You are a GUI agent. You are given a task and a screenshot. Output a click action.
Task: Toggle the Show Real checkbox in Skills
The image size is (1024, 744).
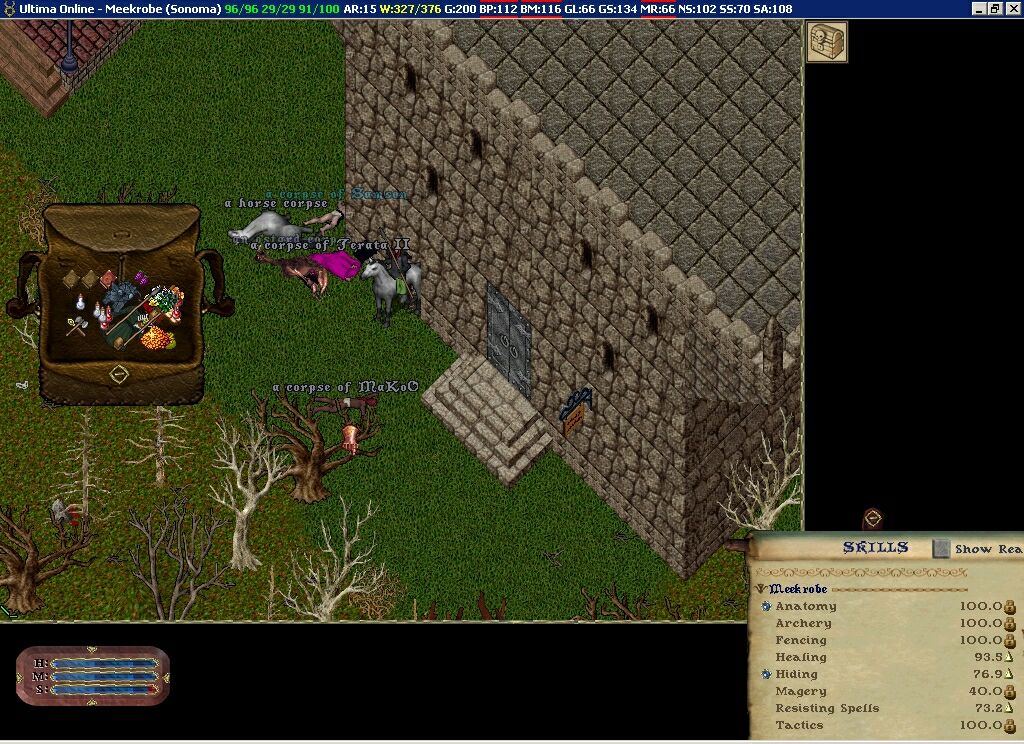click(x=941, y=548)
